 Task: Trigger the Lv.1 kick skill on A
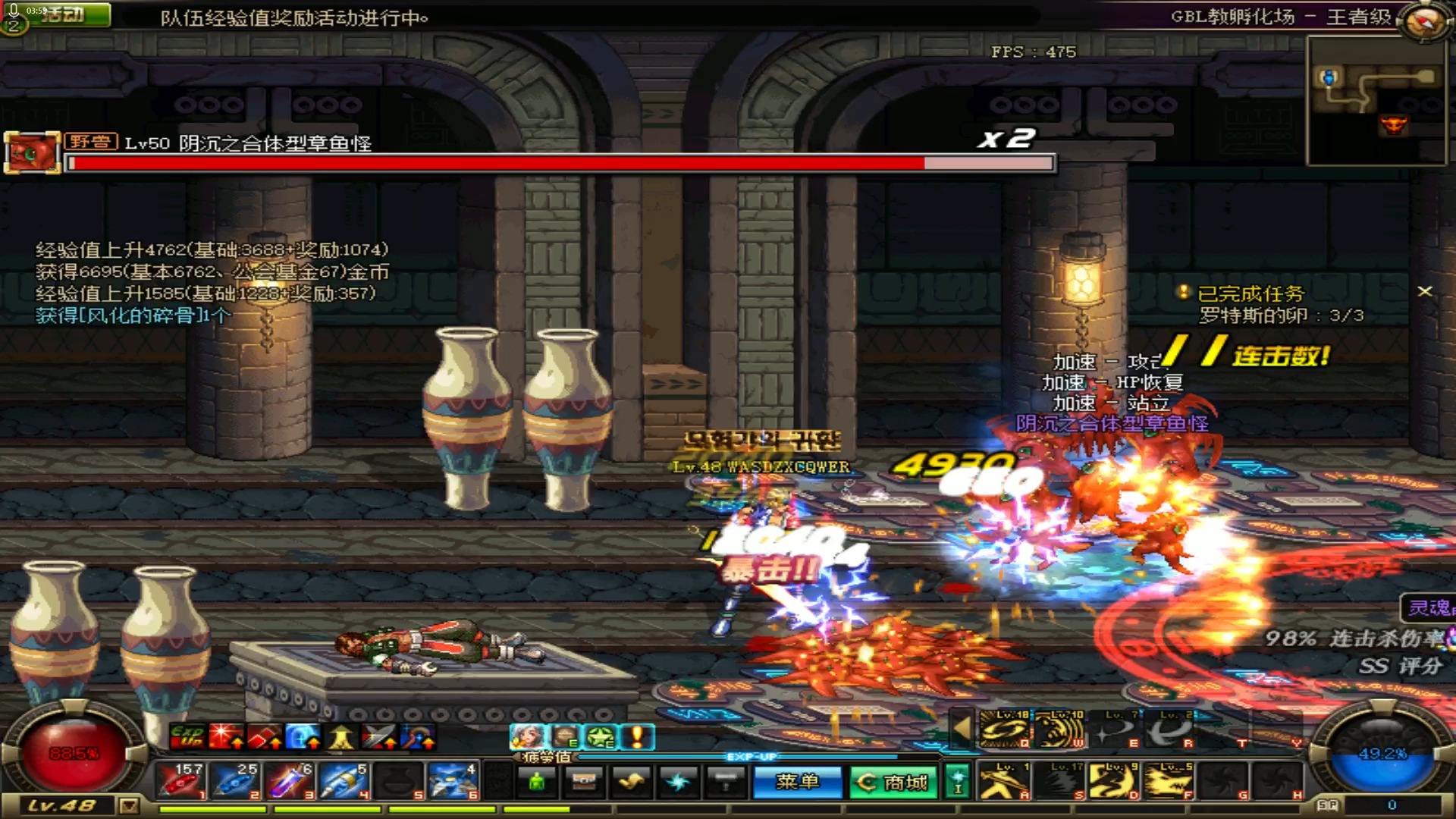tap(1004, 781)
